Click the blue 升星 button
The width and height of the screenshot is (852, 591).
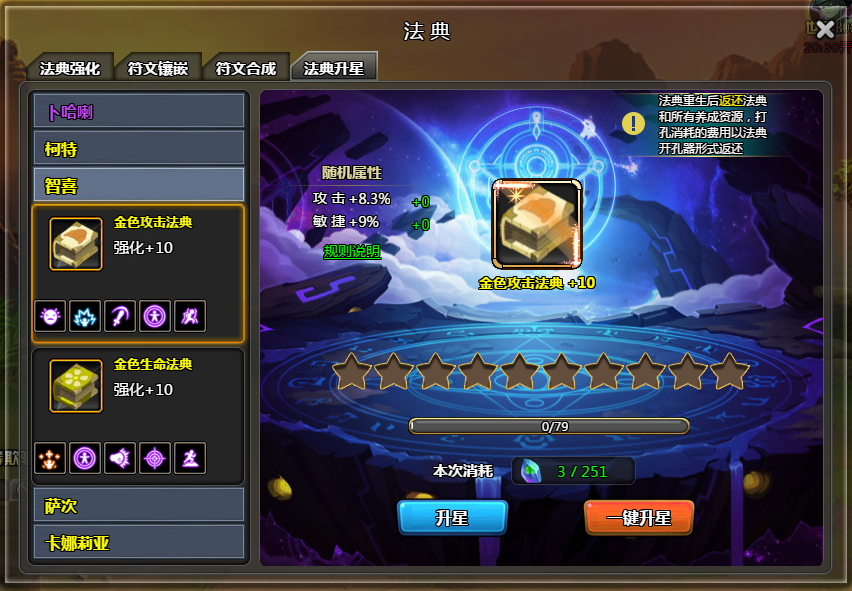[452, 518]
